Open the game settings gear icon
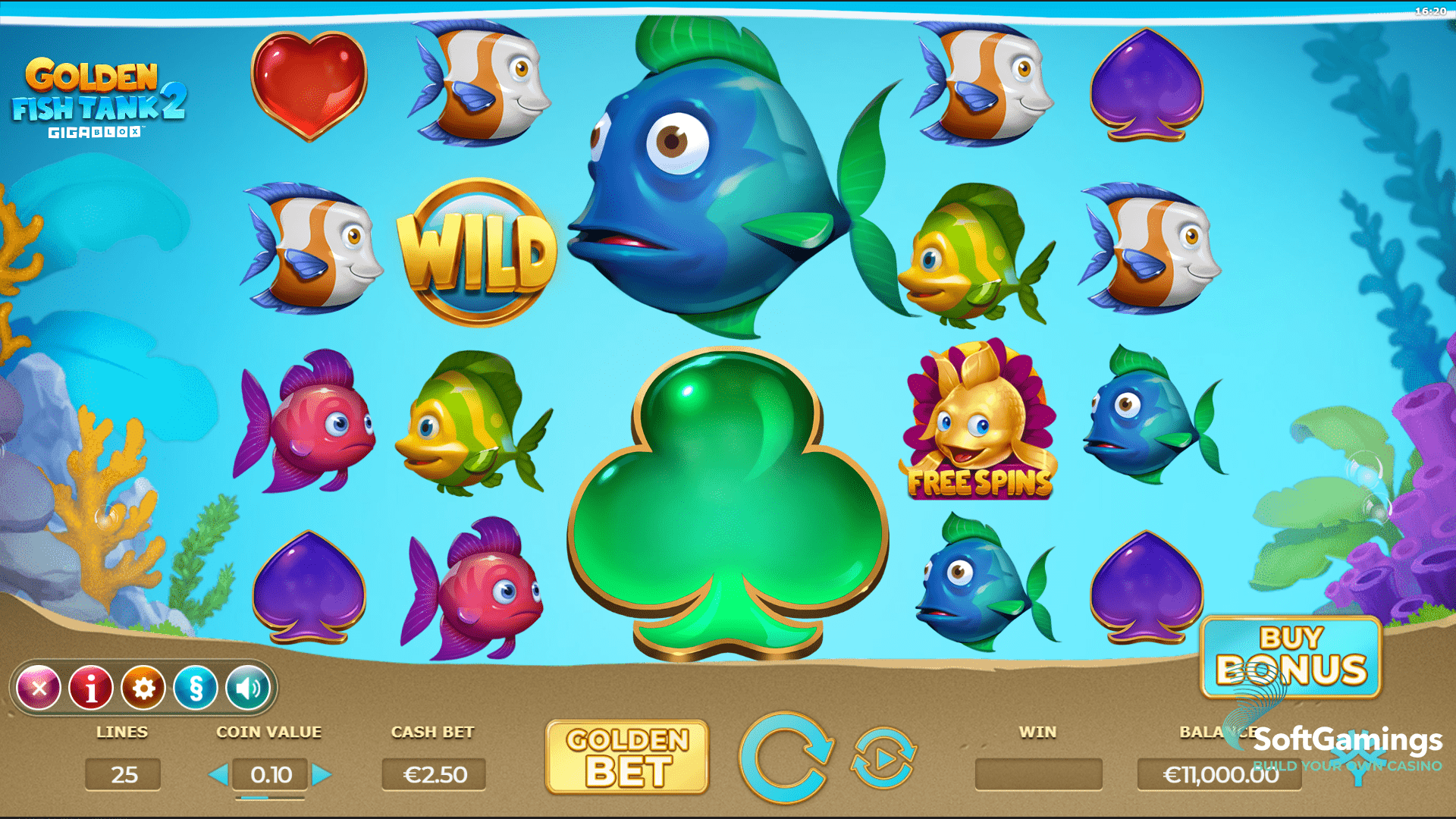Image resolution: width=1456 pixels, height=819 pixels. click(143, 687)
